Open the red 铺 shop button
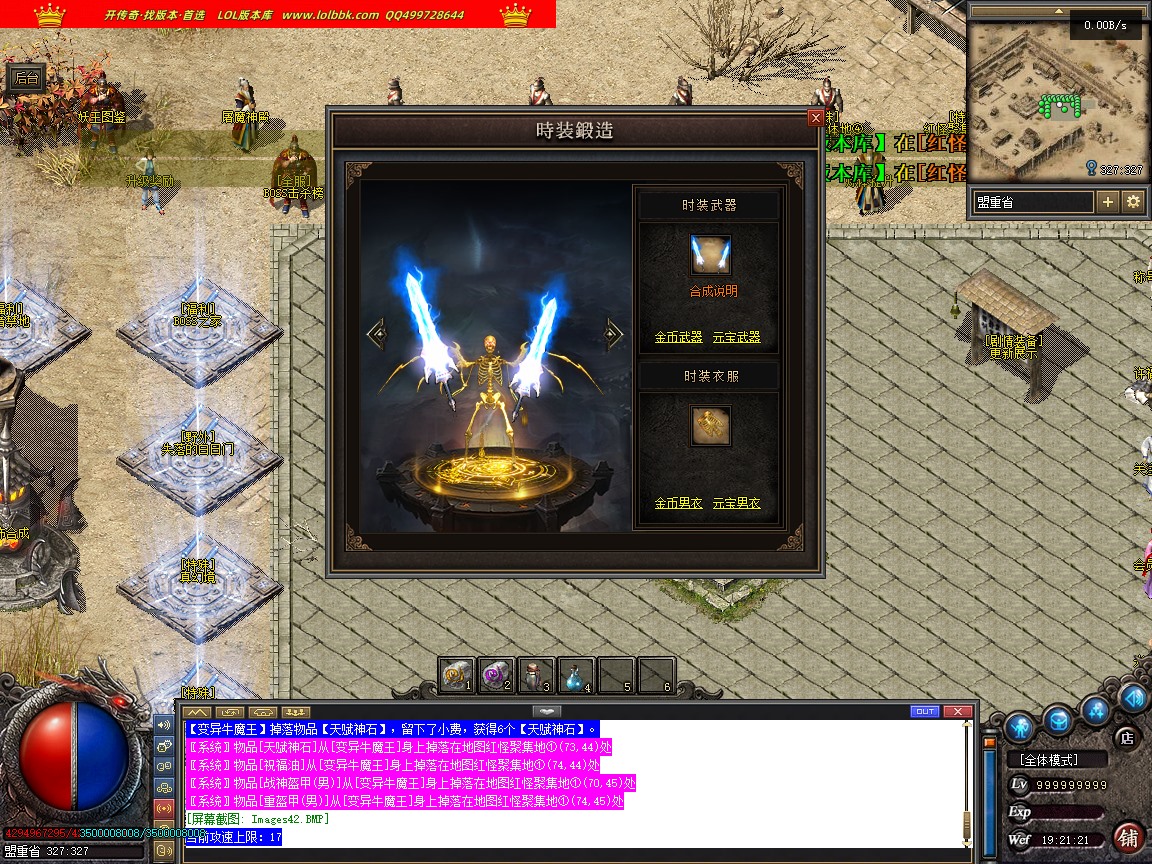Screen dimensions: 1152x864 coord(1128,836)
